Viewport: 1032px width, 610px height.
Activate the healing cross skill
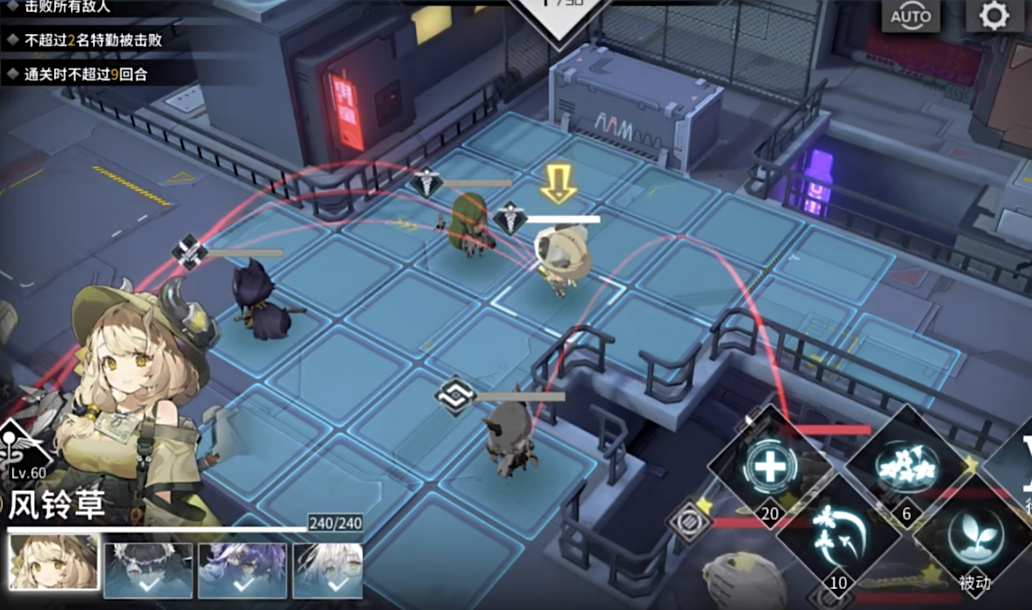tap(770, 463)
